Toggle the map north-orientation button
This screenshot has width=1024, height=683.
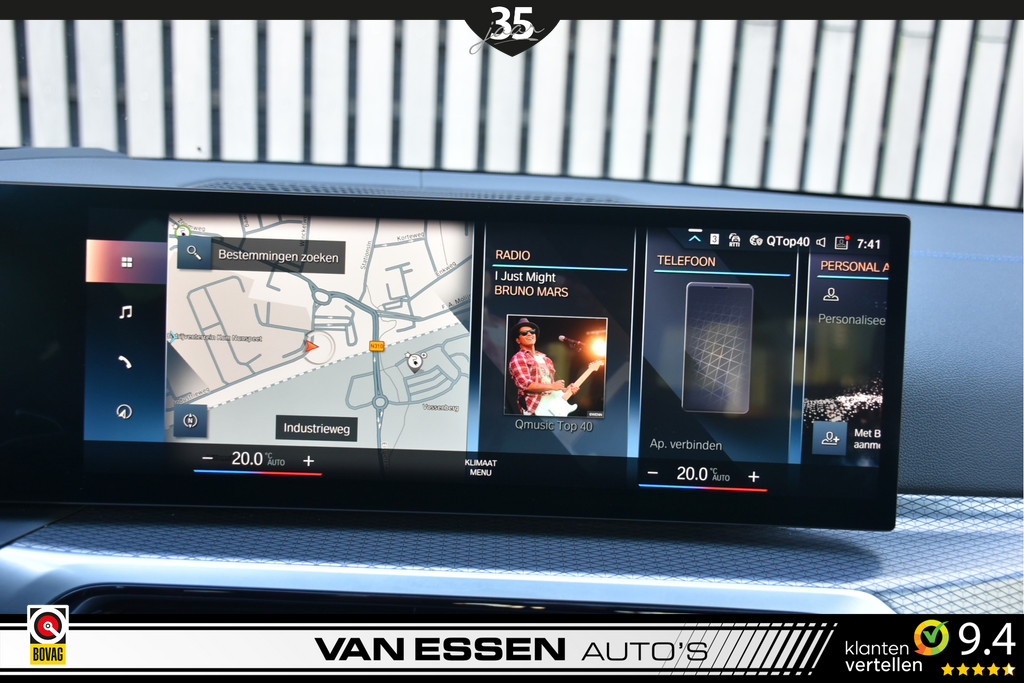point(190,421)
